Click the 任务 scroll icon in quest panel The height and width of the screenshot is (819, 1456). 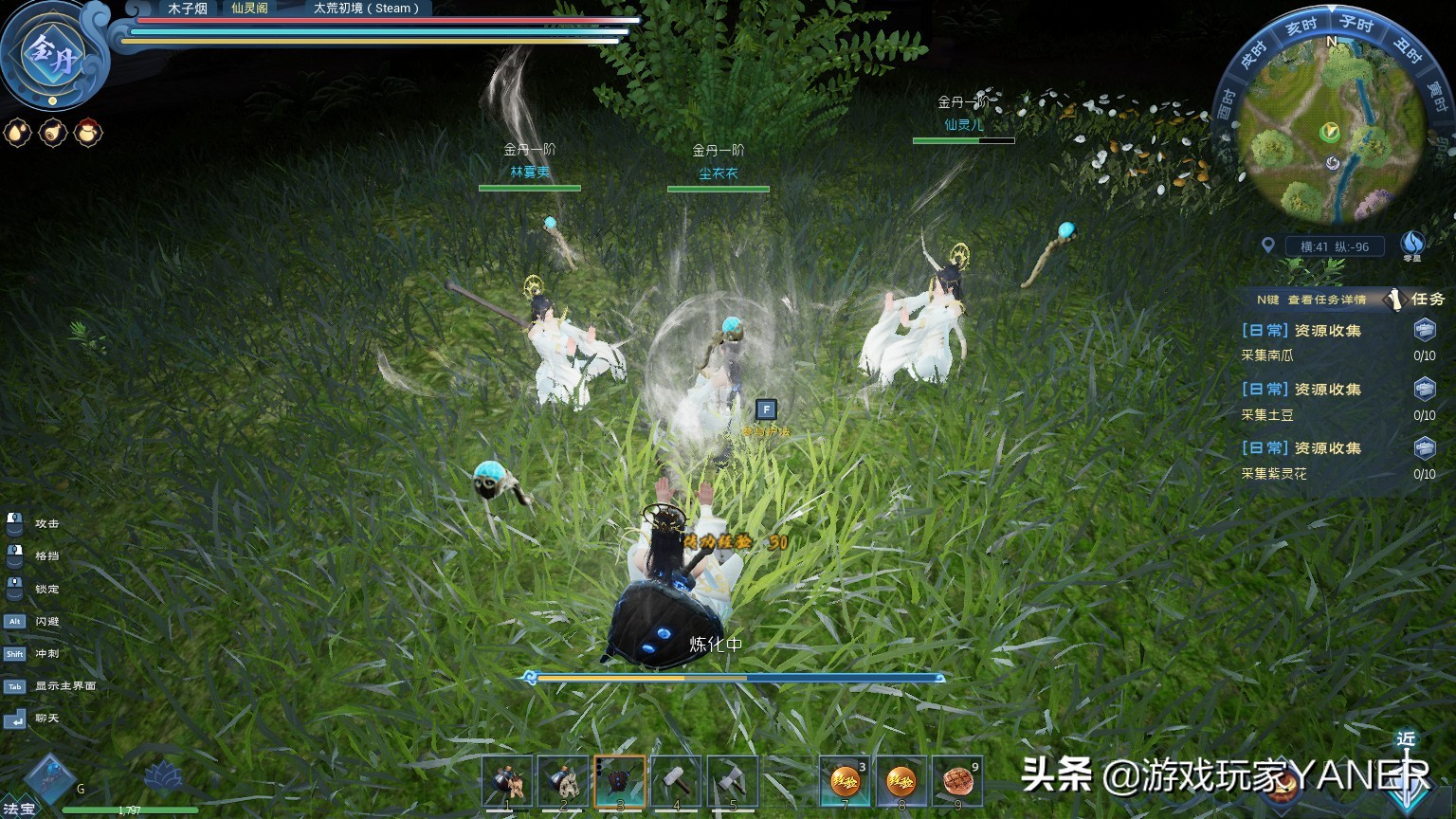(1395, 300)
